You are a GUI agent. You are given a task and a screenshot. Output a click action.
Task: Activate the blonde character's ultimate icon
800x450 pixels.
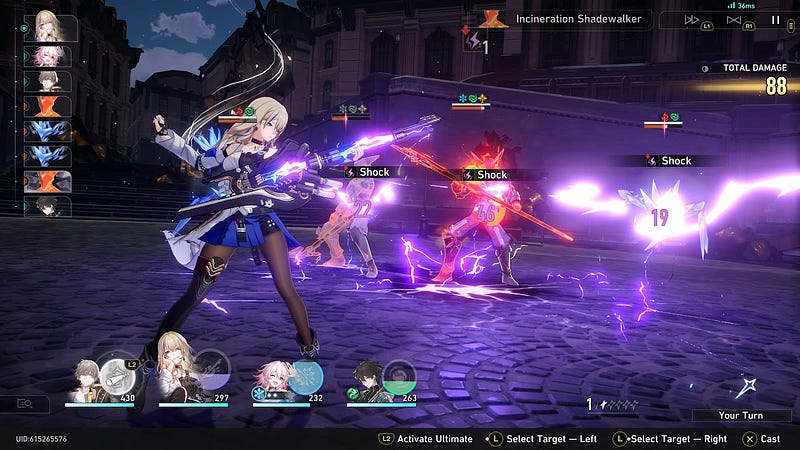tap(211, 375)
